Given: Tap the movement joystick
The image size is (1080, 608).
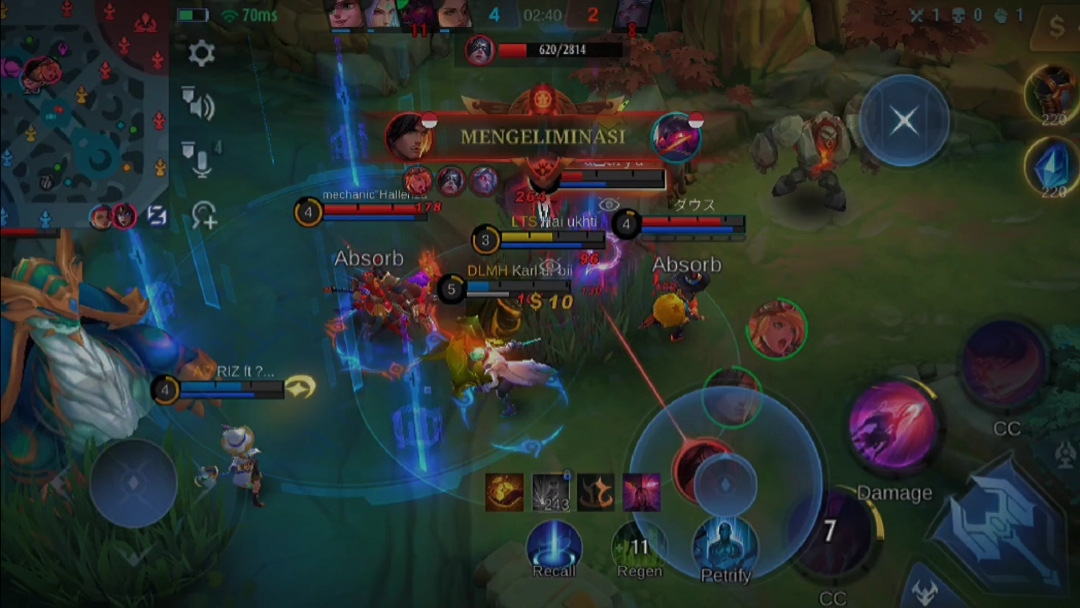Looking at the screenshot, I should coord(133,483).
